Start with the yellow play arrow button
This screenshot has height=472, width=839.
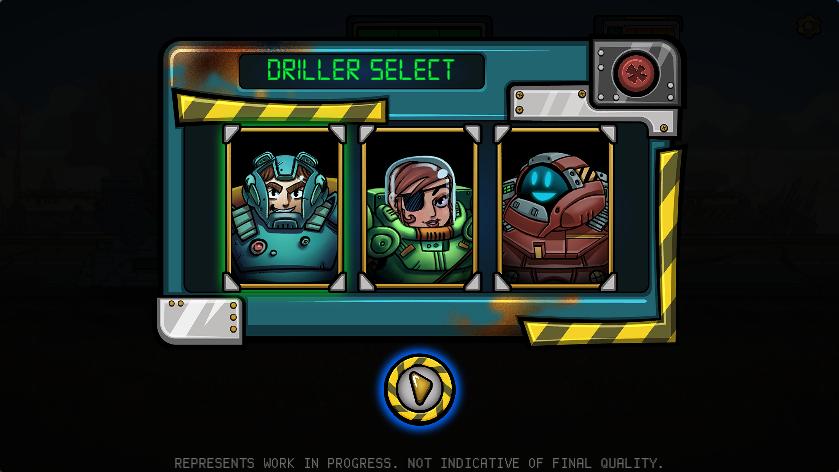420,388
